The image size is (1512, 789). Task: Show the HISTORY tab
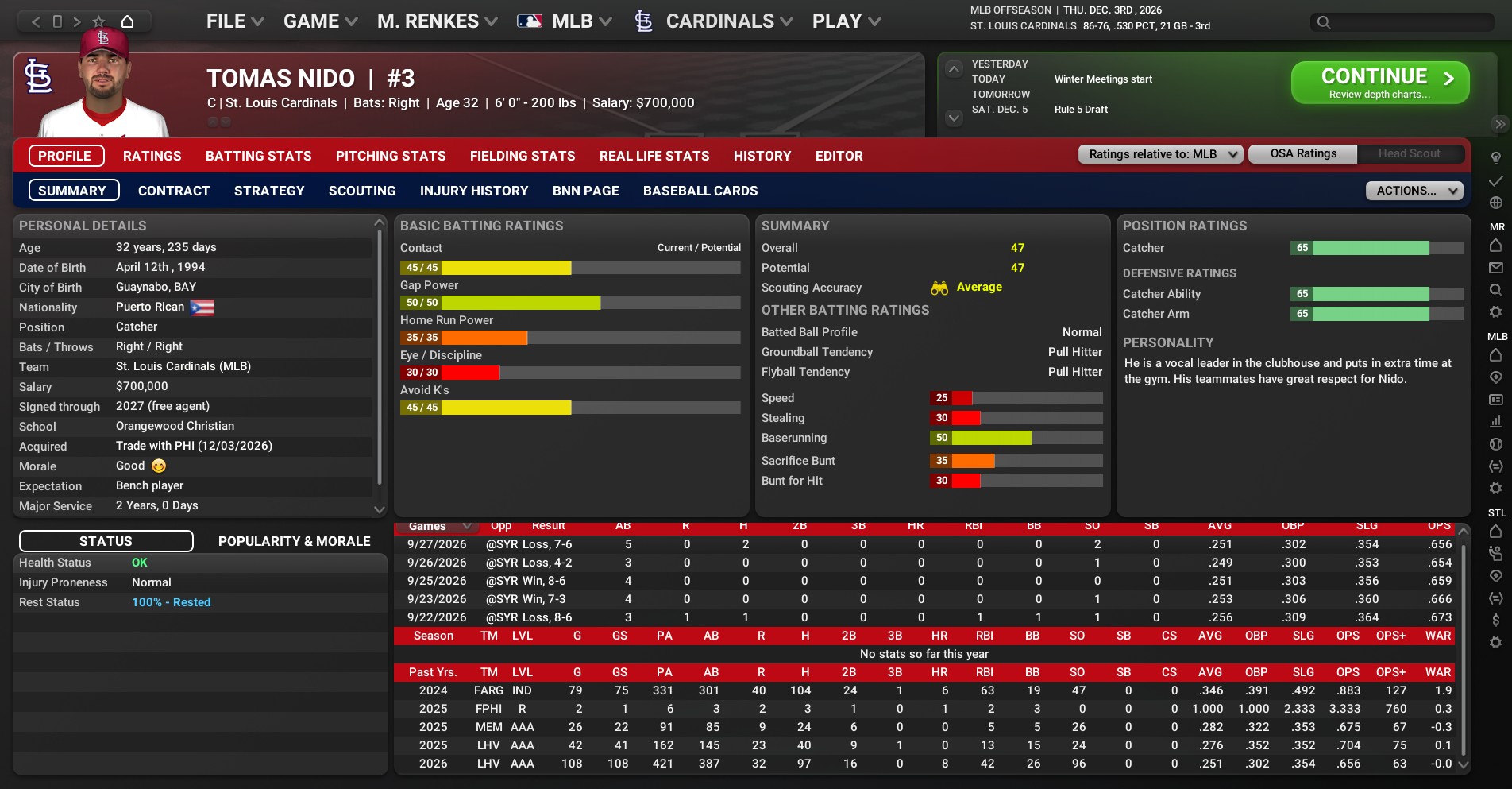click(x=762, y=156)
